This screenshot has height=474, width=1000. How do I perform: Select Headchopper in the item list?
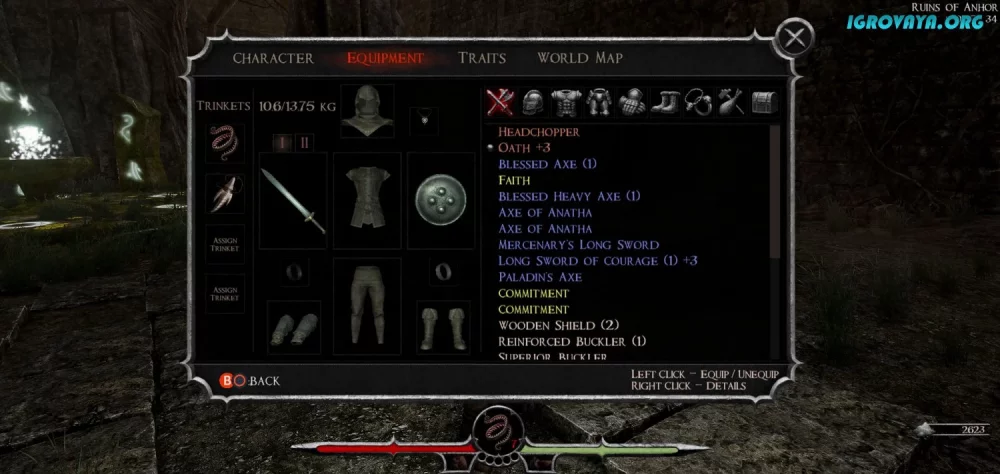pyautogui.click(x=539, y=131)
